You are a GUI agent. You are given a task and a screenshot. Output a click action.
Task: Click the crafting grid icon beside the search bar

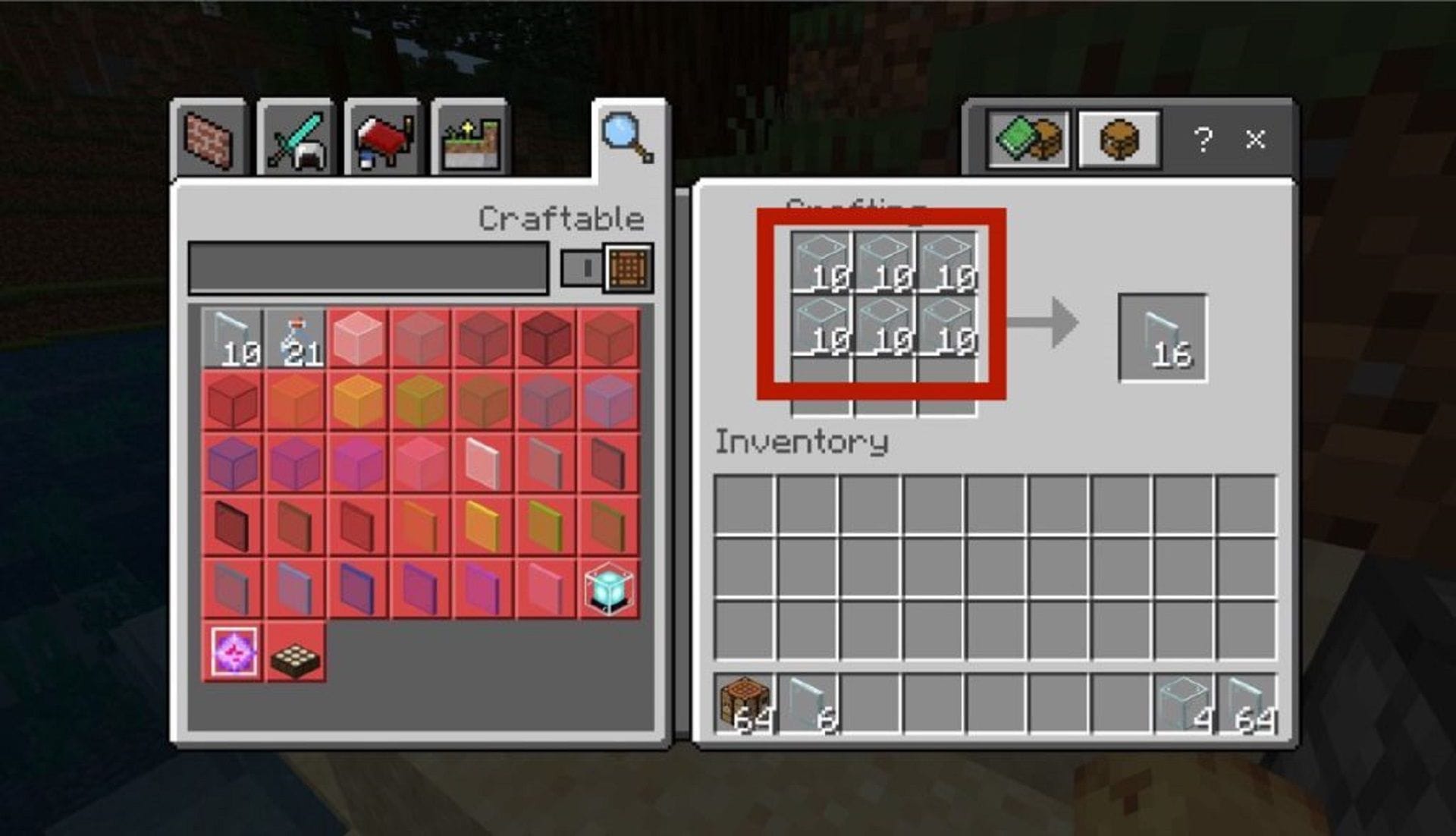(626, 267)
